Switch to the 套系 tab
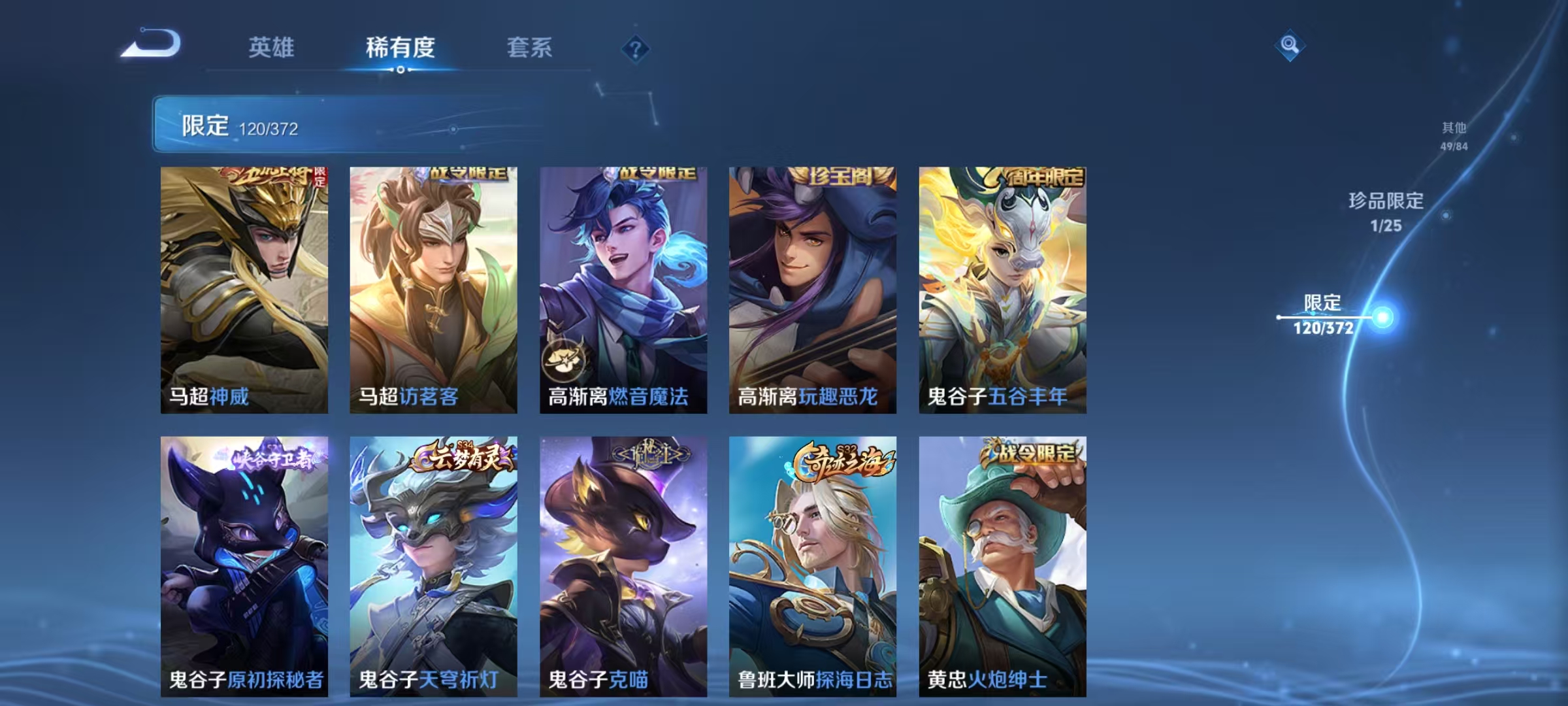 [x=529, y=46]
